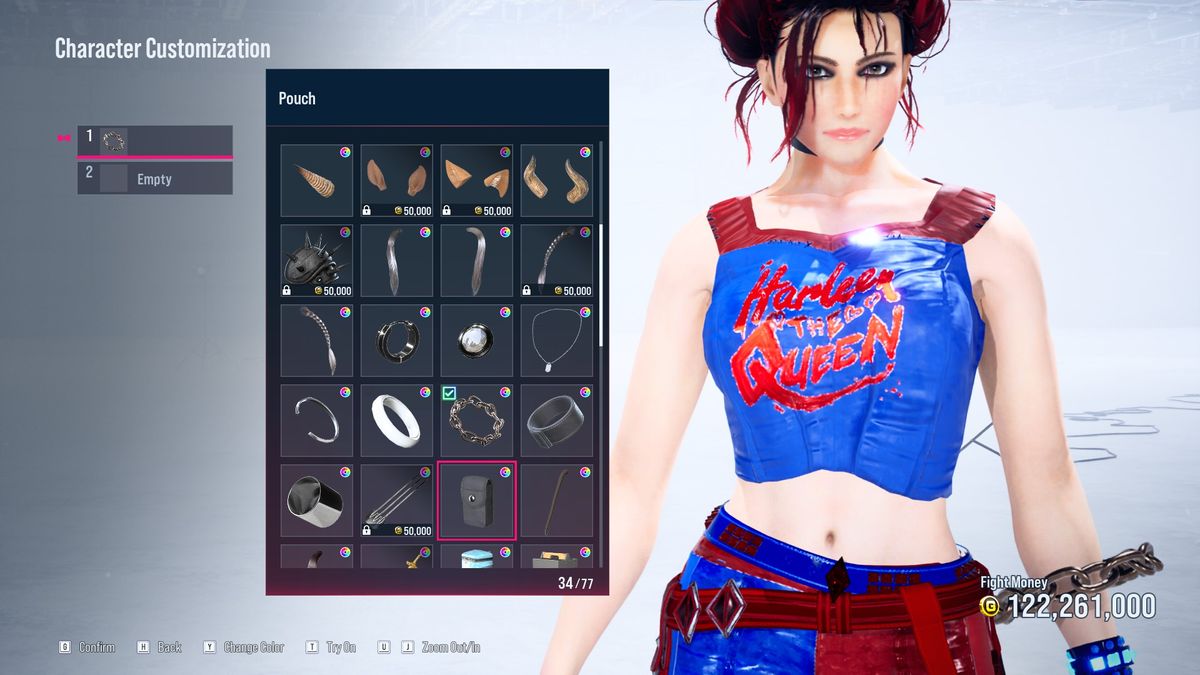Select the thin chain necklace with pendant
The image size is (1200, 675).
pos(556,341)
